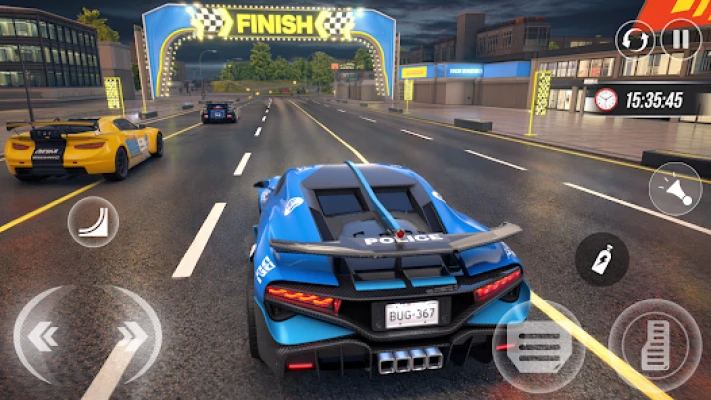Viewport: 711px width, 400px height.
Task: Activate the nitro bottle boost
Action: 602,260
